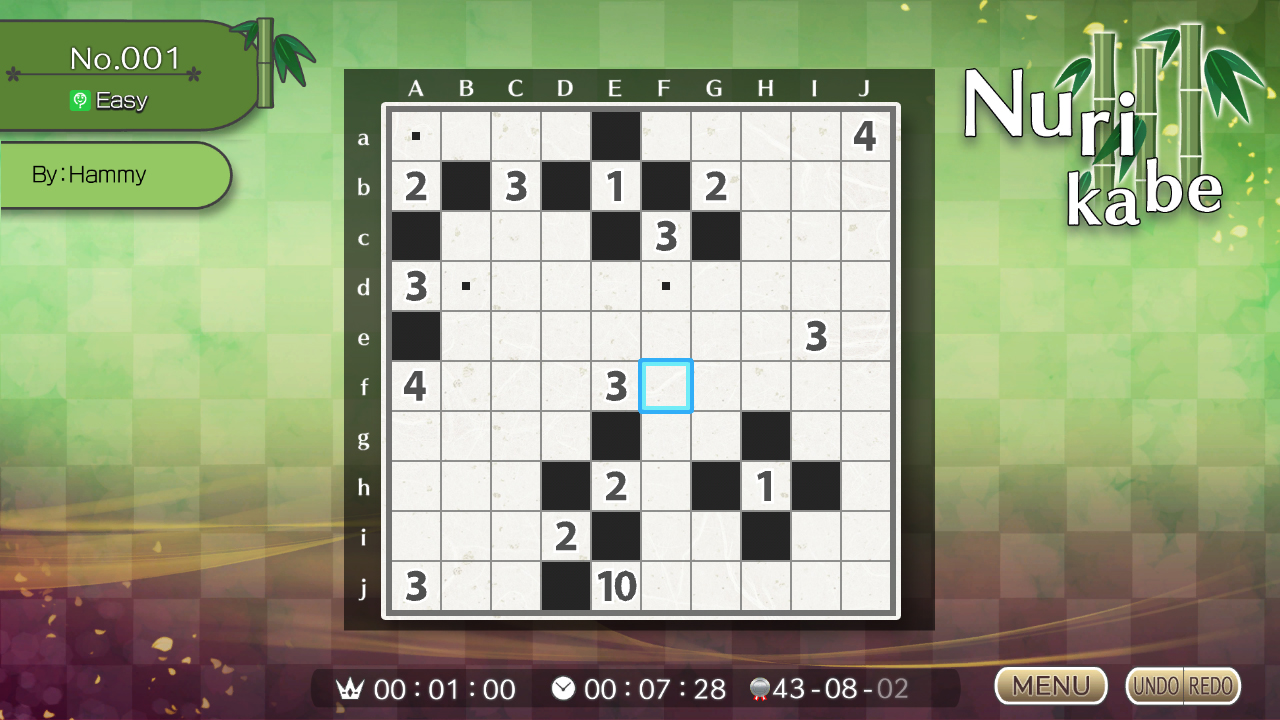Screen dimensions: 1280x720
Task: Click the 10 clue cell in row j
Action: [x=616, y=587]
